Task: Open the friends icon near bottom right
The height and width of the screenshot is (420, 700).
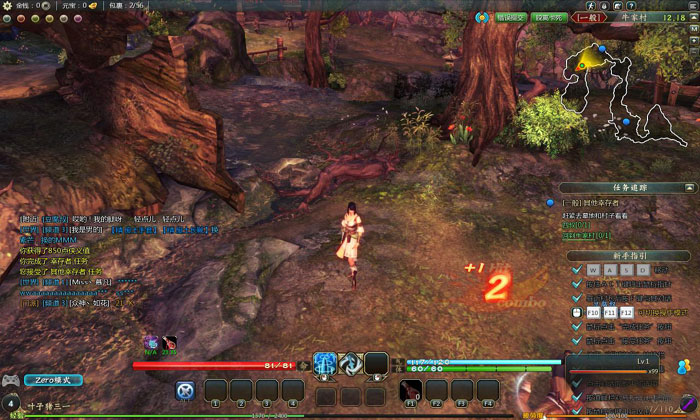Action: coord(685,365)
